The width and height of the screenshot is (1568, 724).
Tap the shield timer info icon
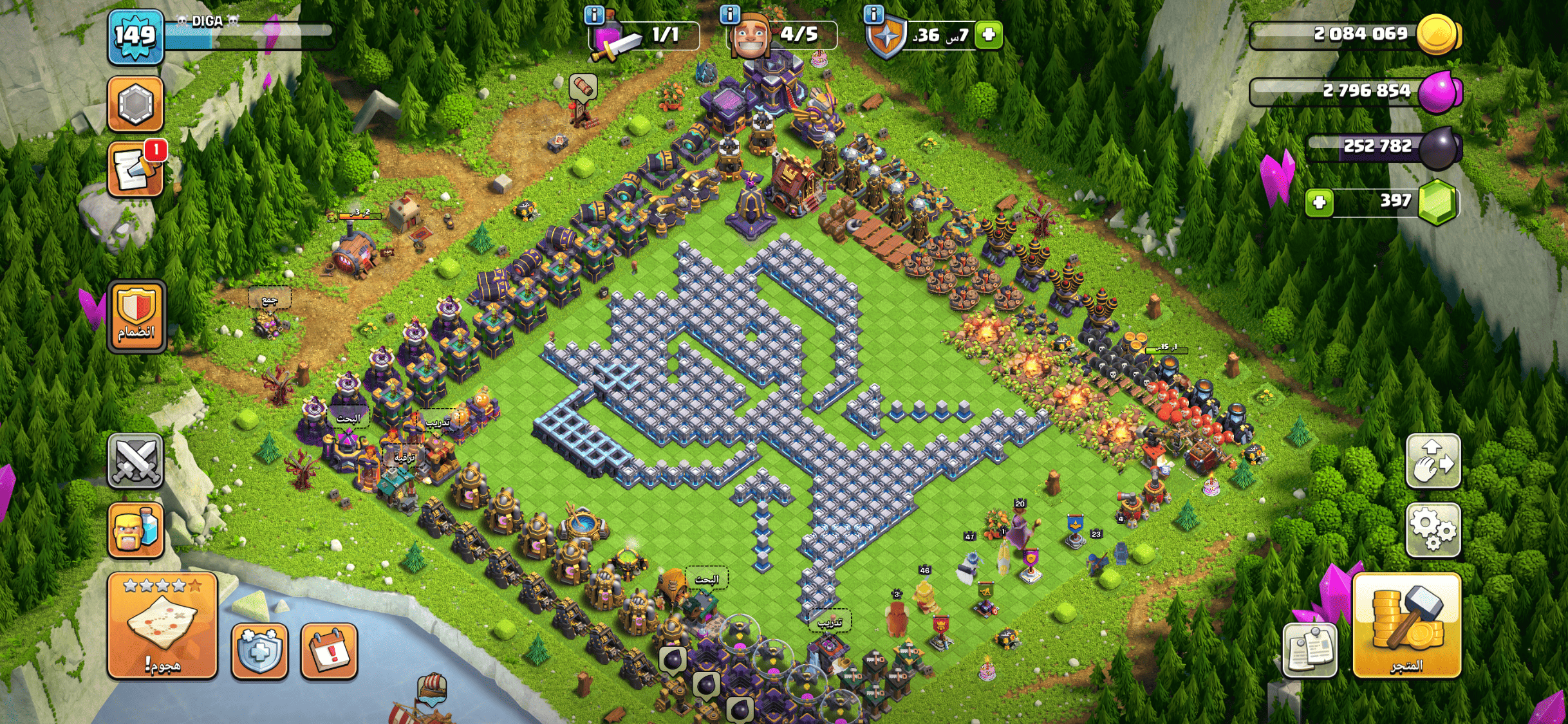[873, 14]
